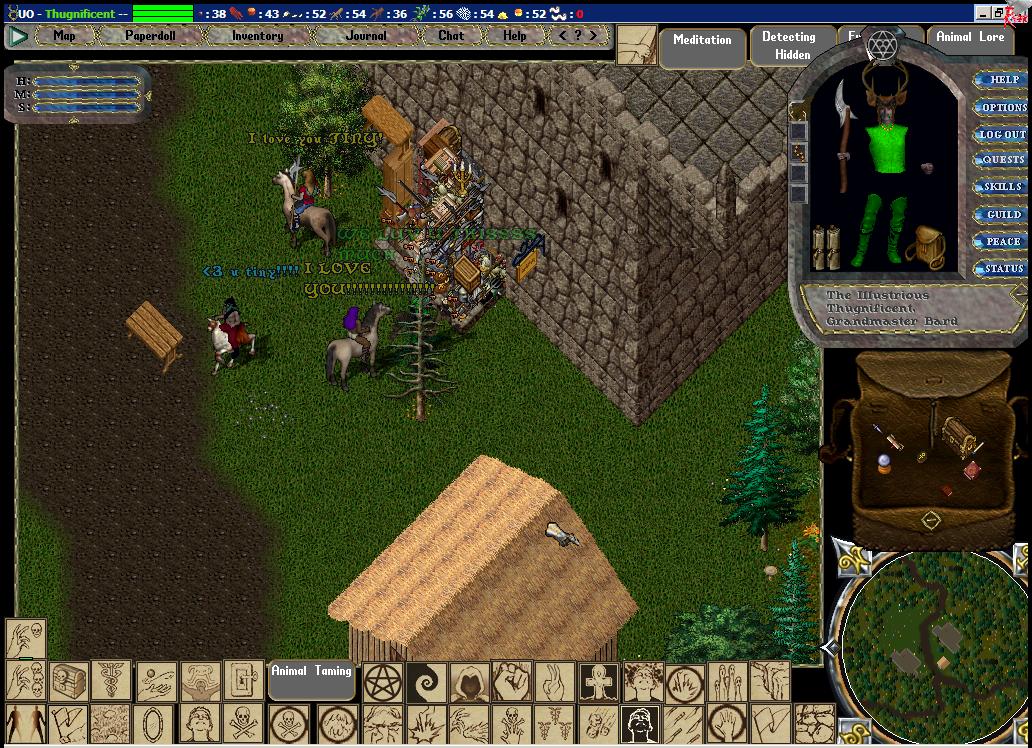Click the GUILD button
The width and height of the screenshot is (1032, 748).
coord(1002,214)
